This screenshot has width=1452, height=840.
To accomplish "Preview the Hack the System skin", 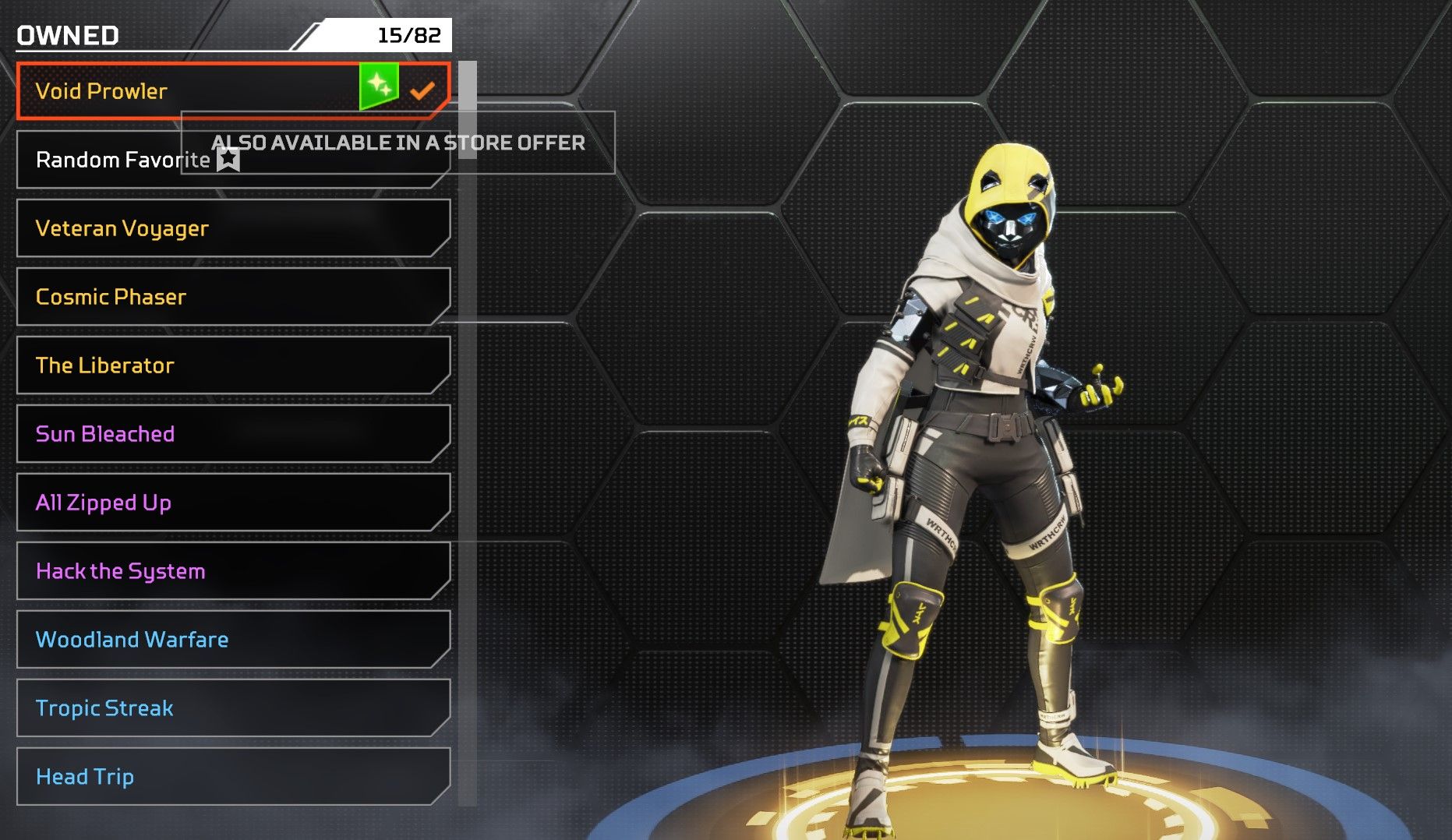I will coord(232,571).
